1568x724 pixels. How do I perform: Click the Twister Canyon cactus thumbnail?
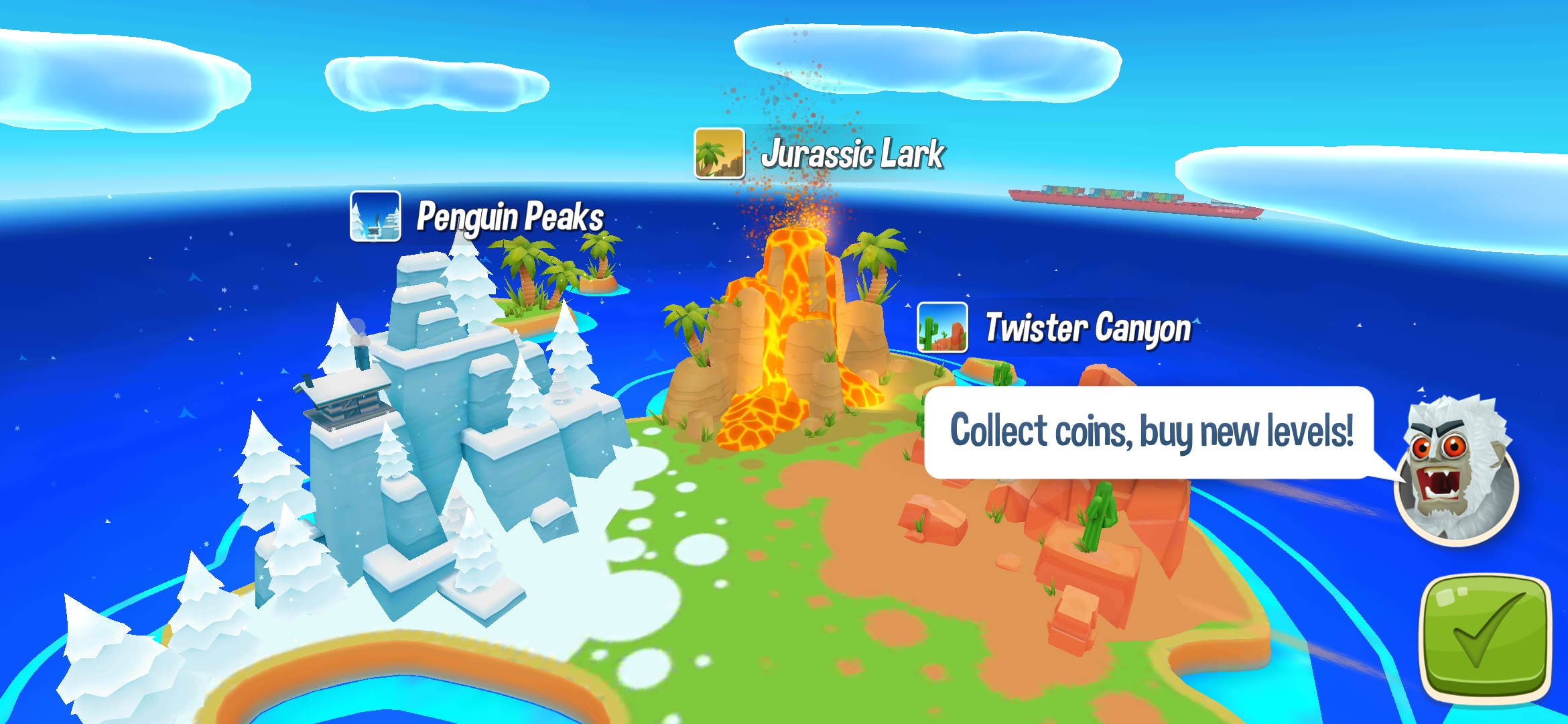(x=942, y=327)
